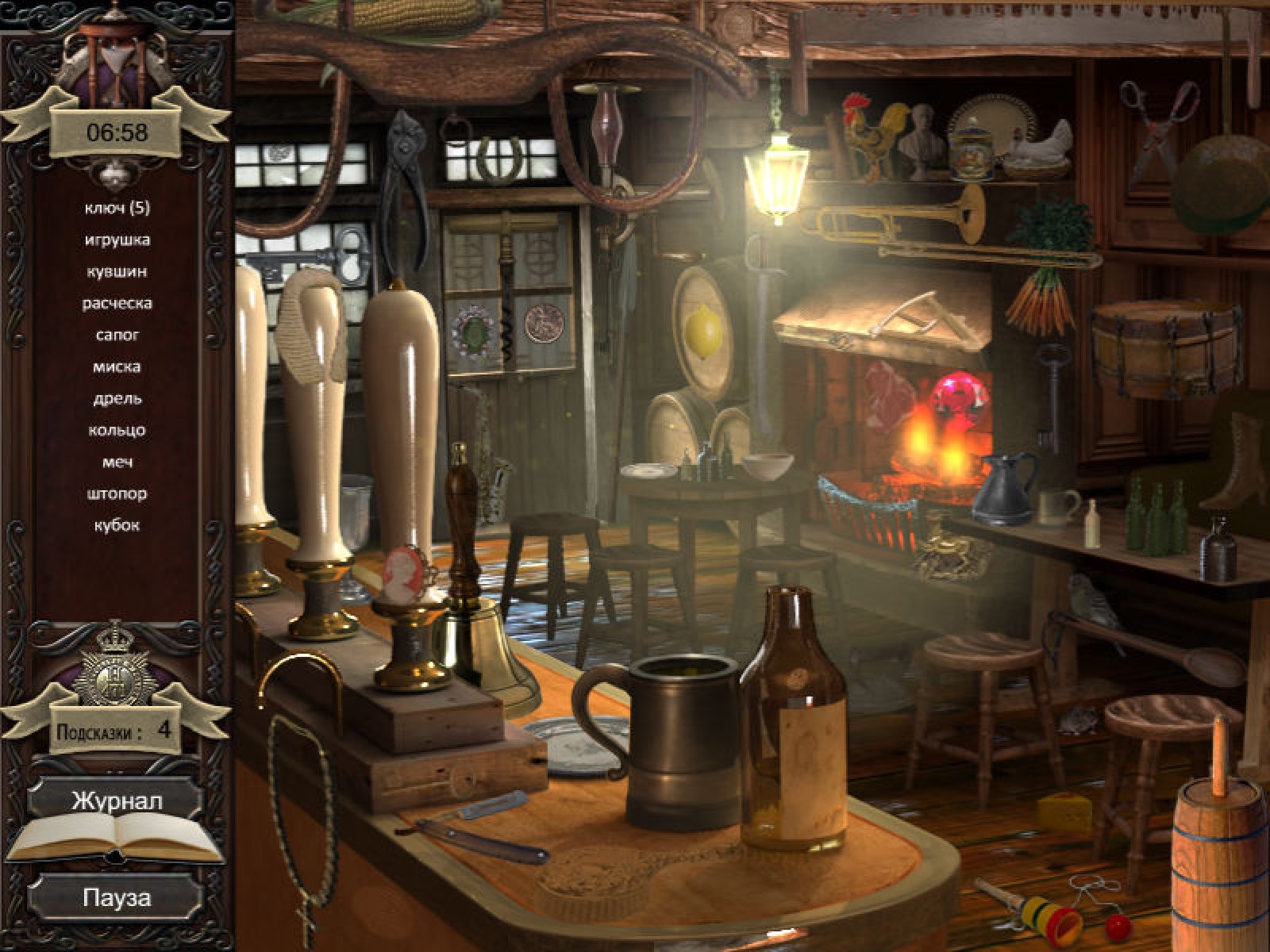Pause the game with Пауза

click(x=116, y=897)
